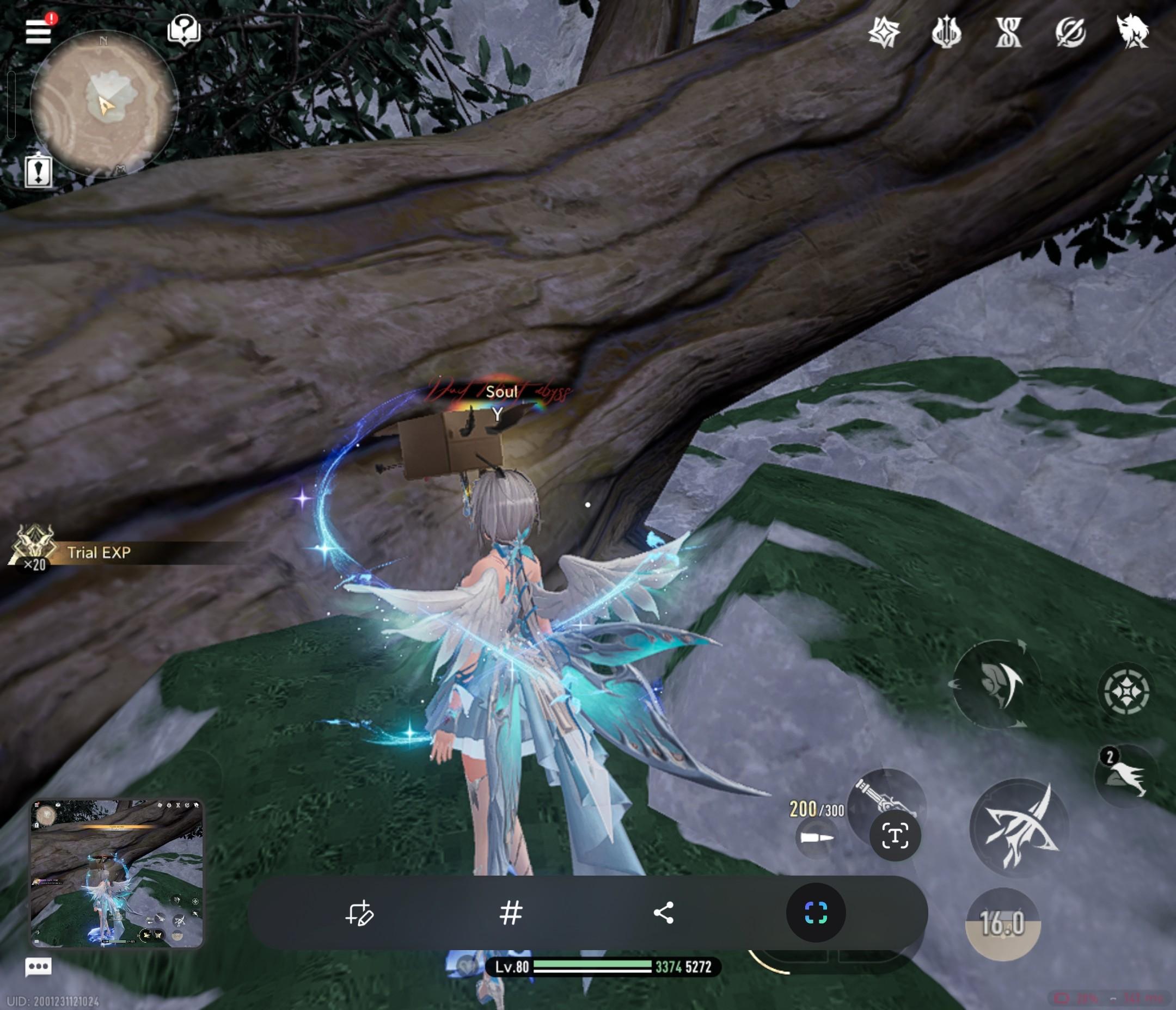
Task: Share the captured screenshot
Action: click(x=664, y=913)
